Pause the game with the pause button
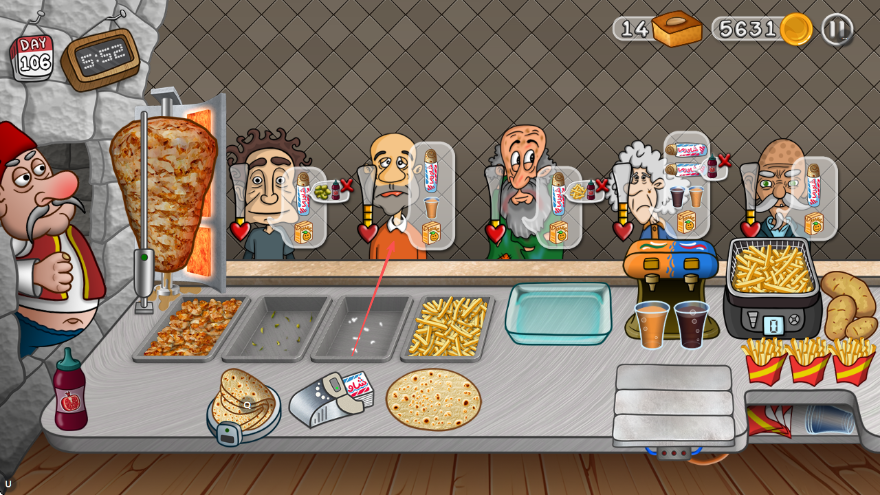 click(x=837, y=29)
